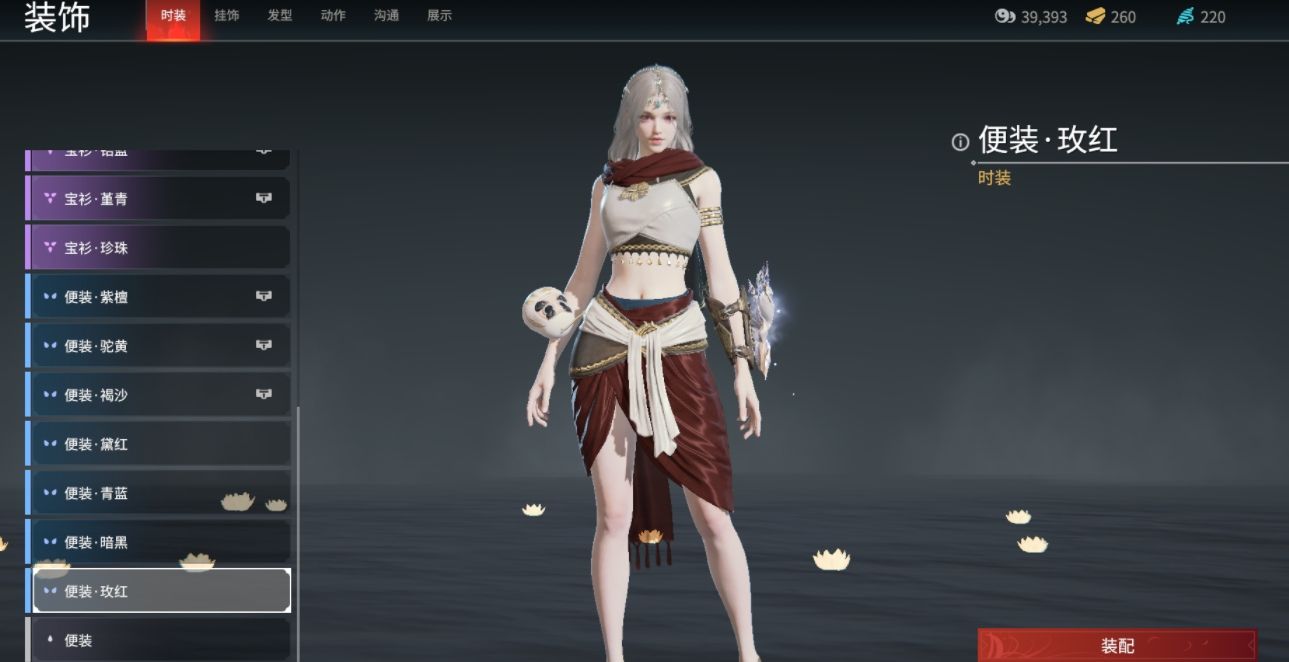The height and width of the screenshot is (662, 1289).
Task: Go to the 动作 tab
Action: [x=333, y=16]
